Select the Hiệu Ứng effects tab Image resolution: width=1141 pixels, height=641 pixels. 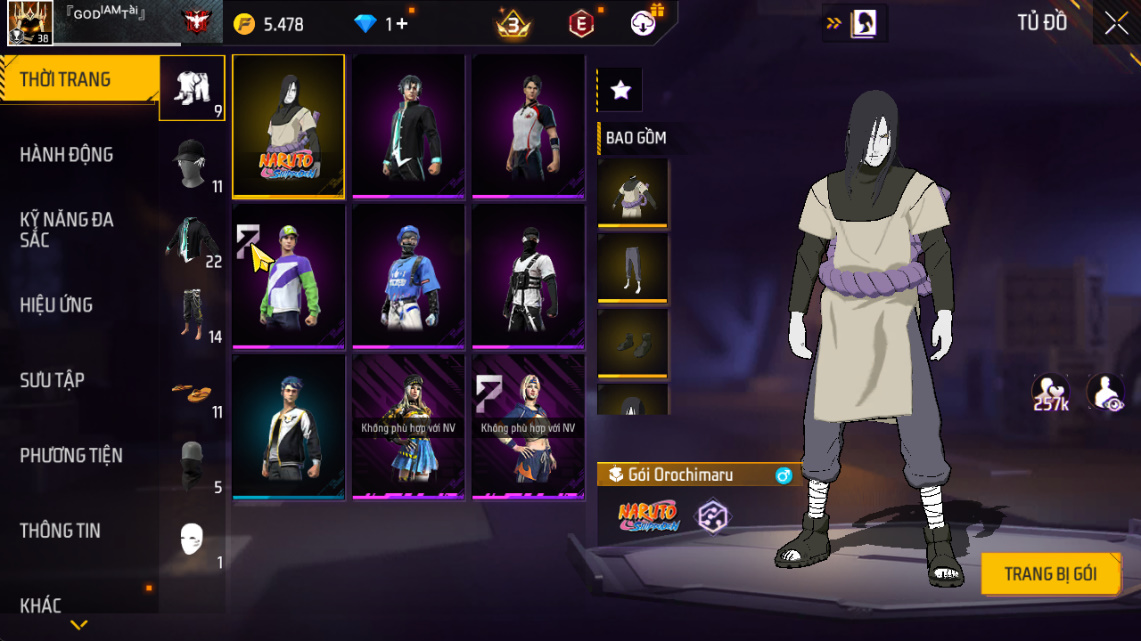(56, 305)
